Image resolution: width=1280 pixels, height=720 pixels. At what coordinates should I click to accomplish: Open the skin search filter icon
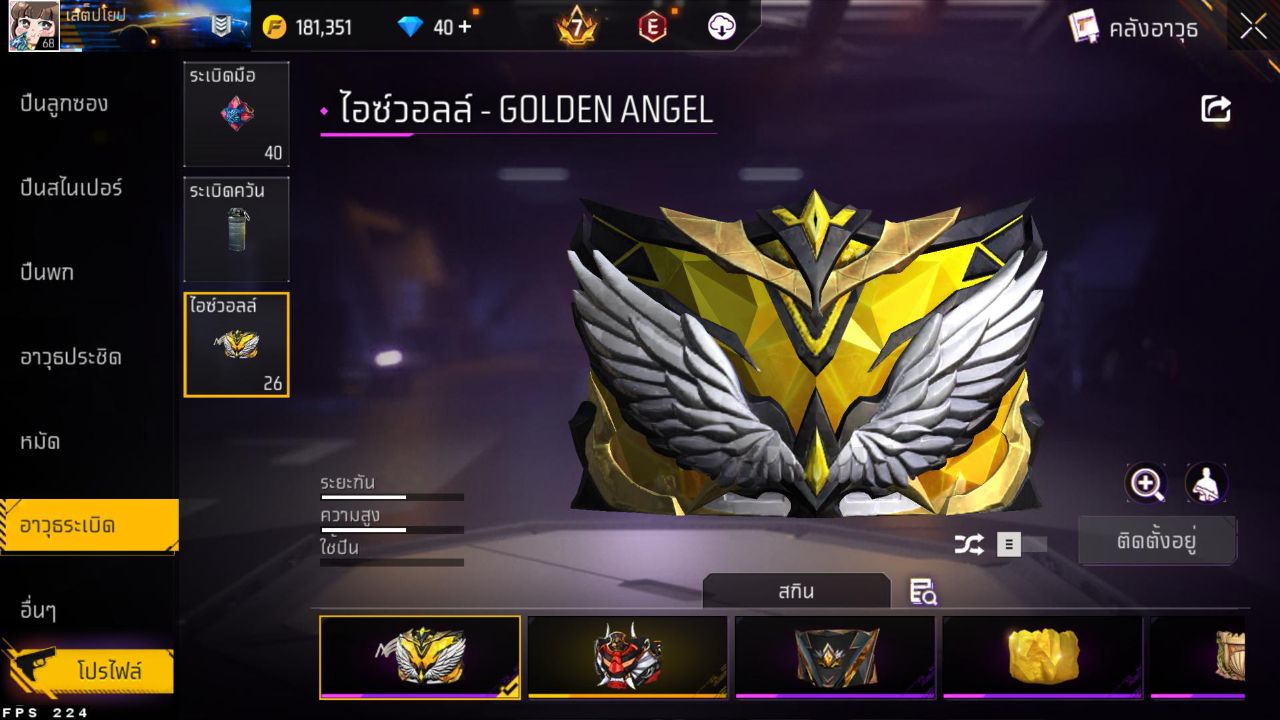coord(923,592)
